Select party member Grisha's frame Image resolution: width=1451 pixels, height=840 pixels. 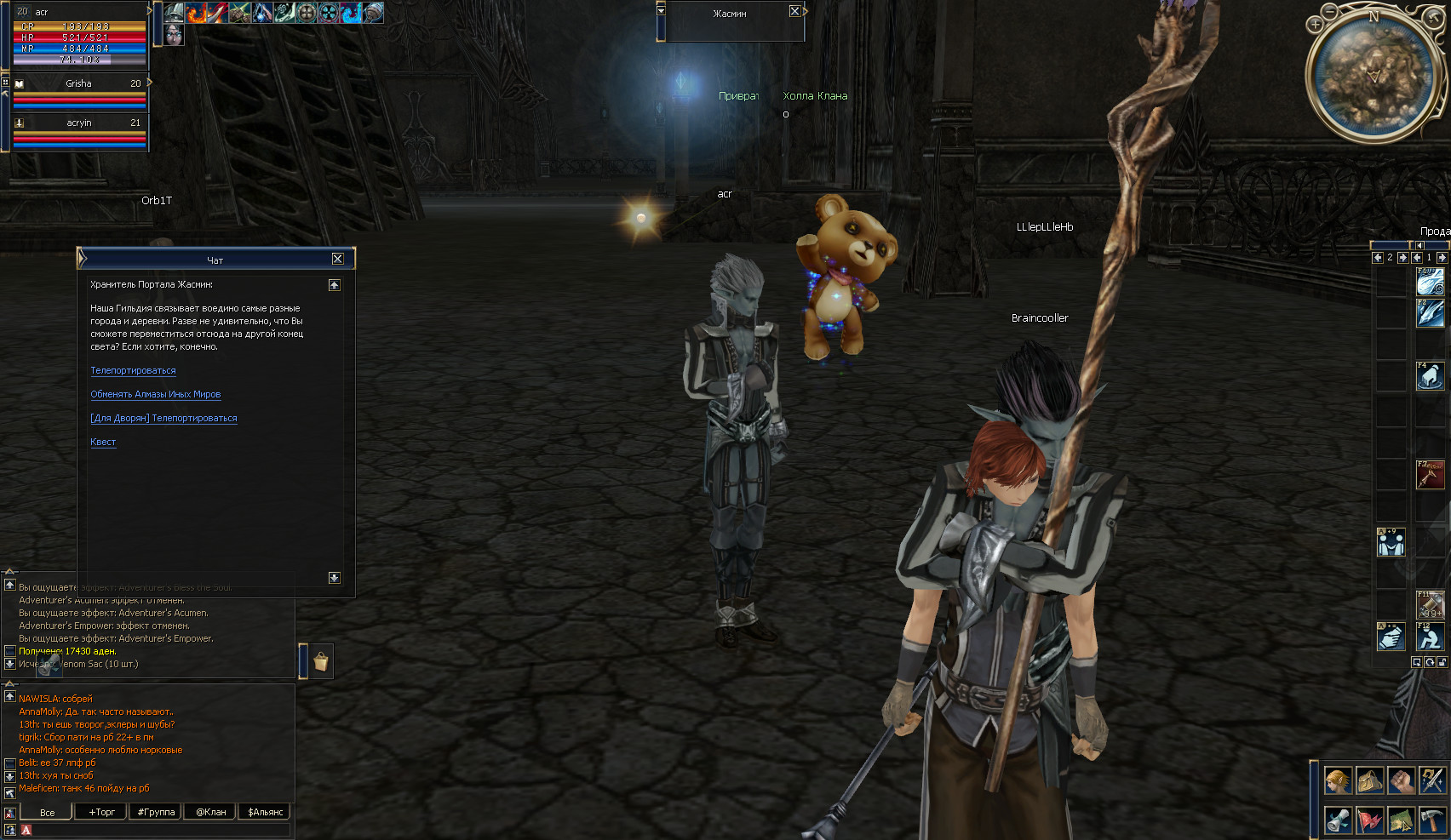coord(79,92)
